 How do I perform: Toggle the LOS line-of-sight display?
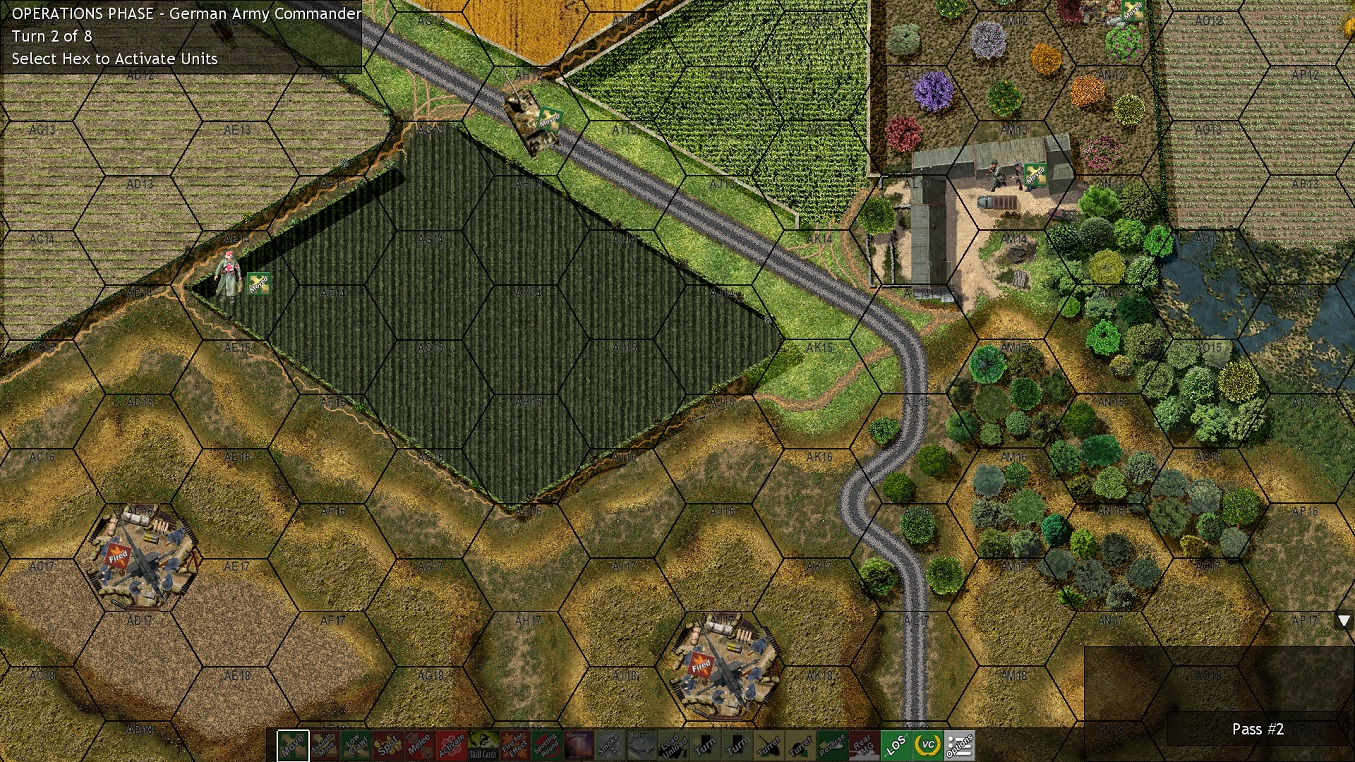[895, 745]
